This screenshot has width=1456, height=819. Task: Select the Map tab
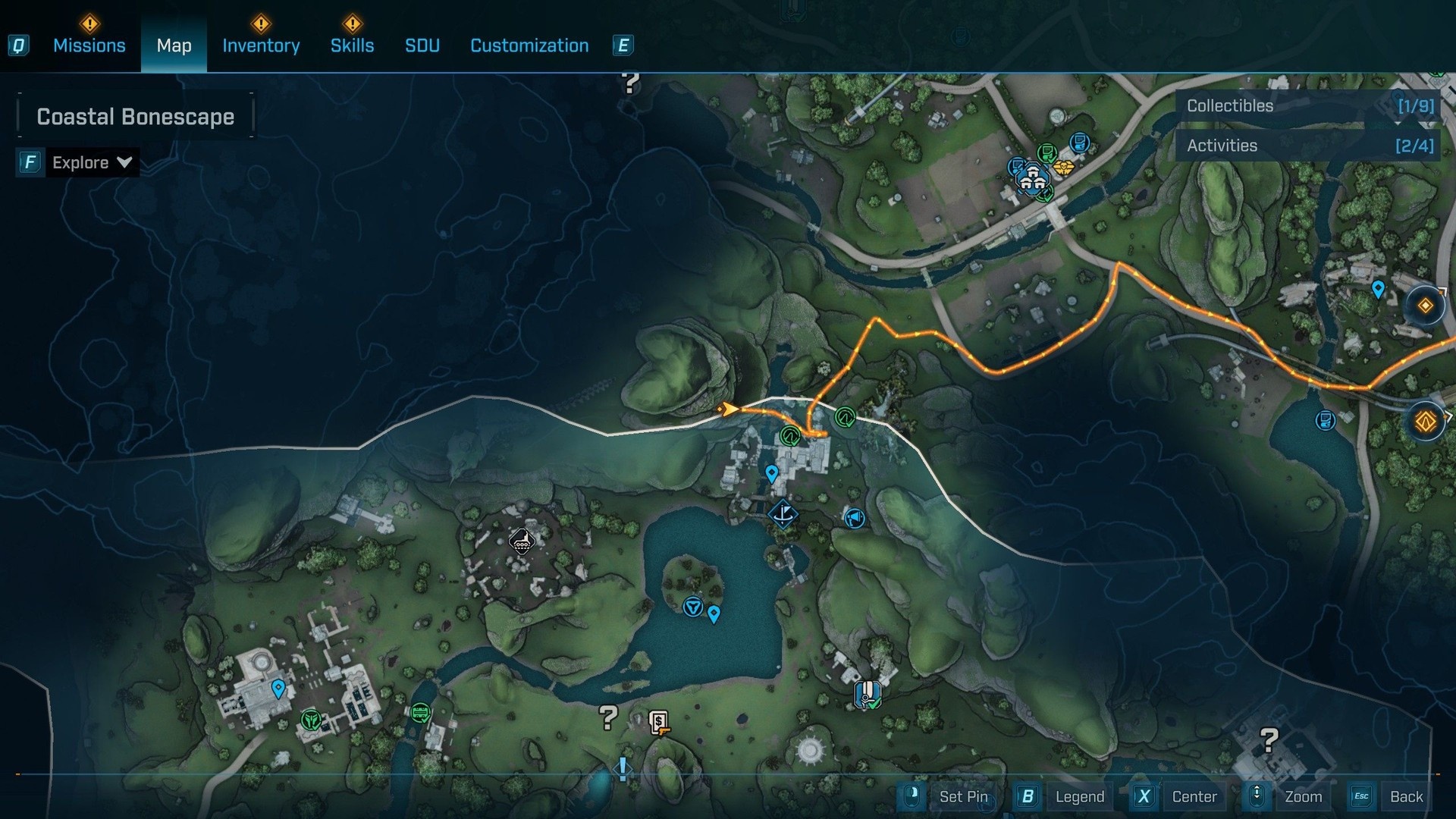174,45
